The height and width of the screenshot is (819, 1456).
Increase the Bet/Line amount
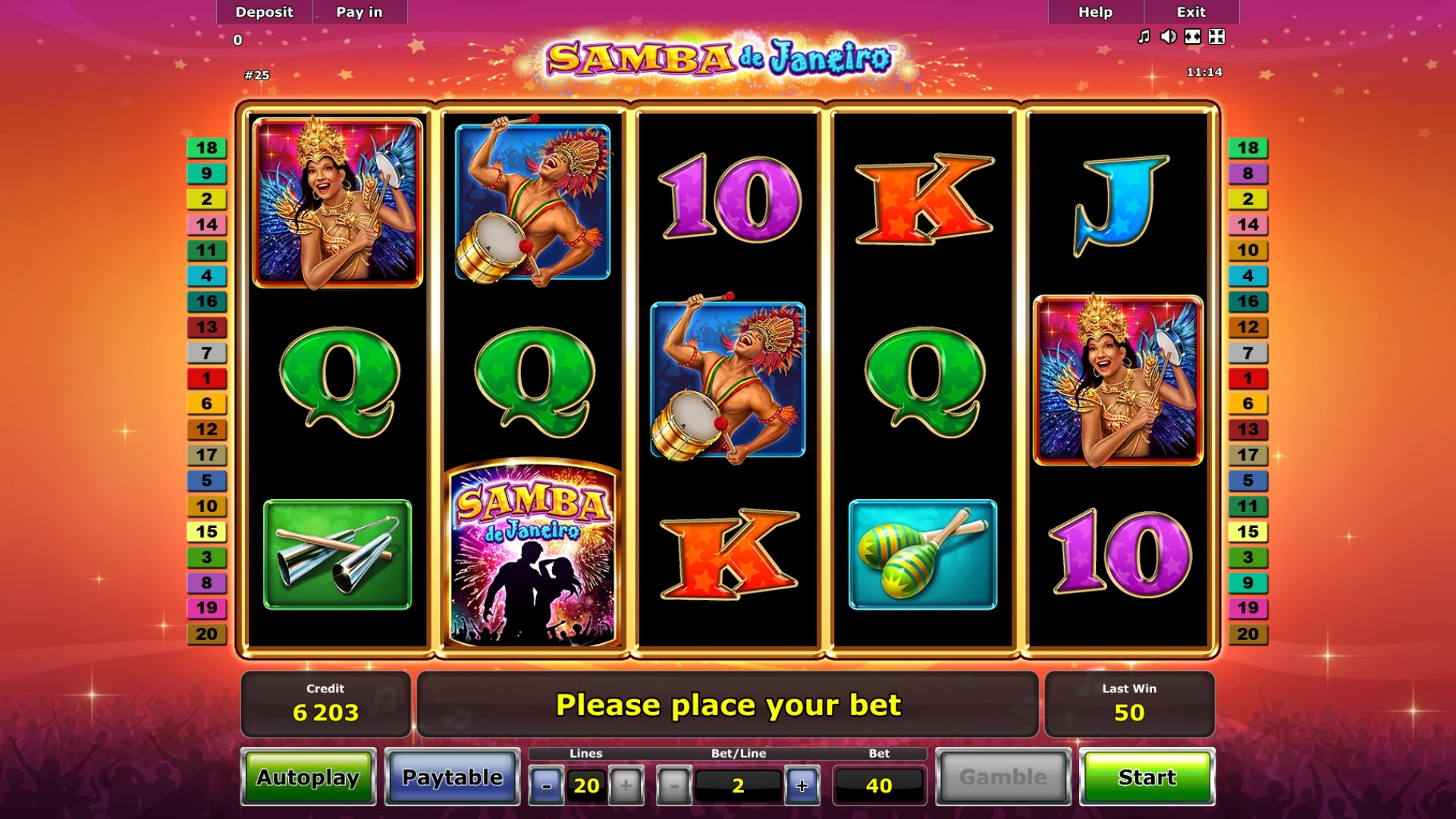tap(802, 786)
